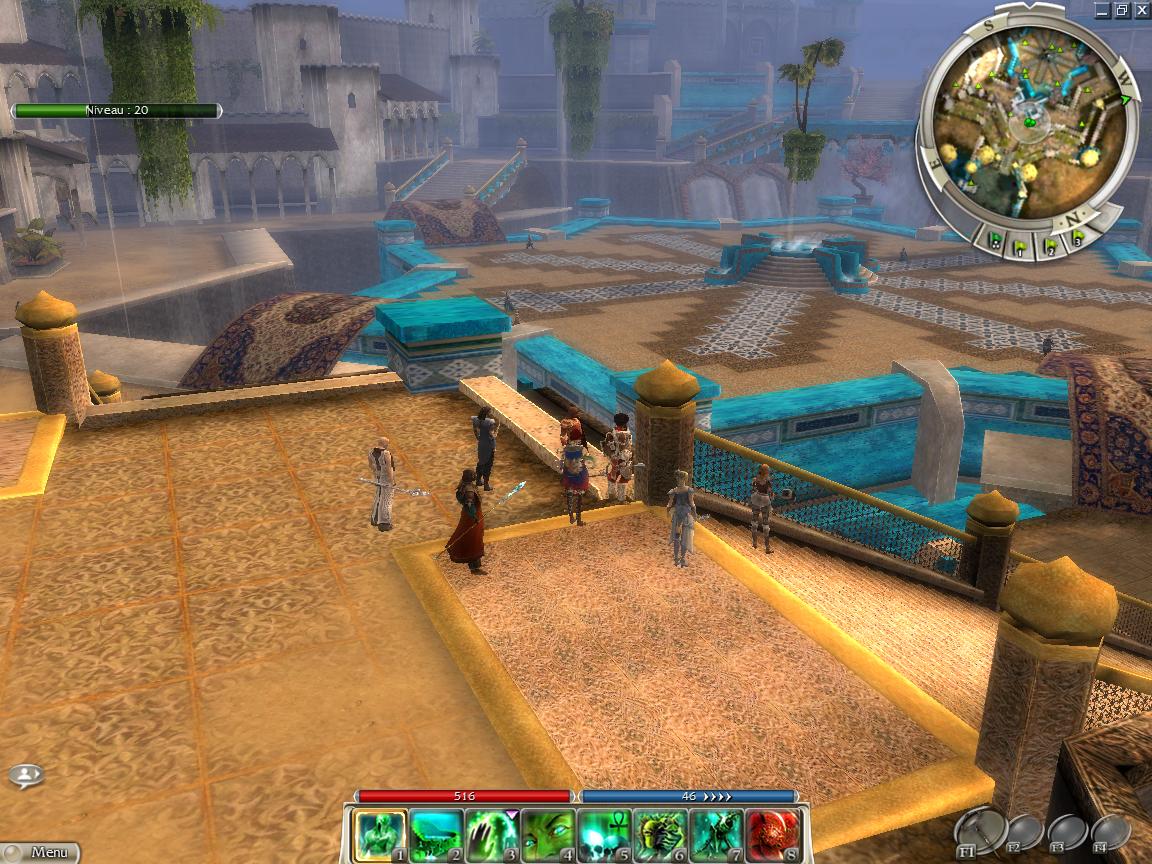The height and width of the screenshot is (864, 1152).
Task: Equip weapon set F3
Action: (x=1067, y=831)
